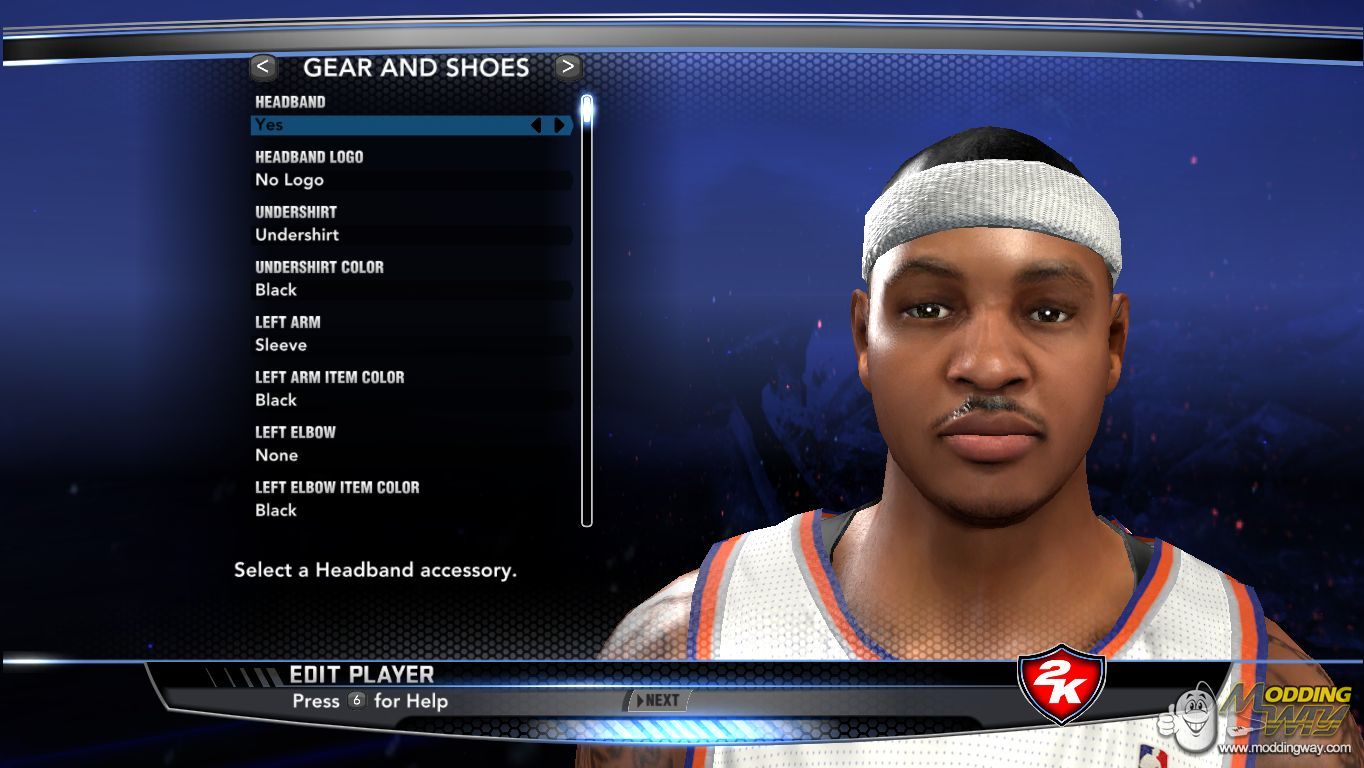
Task: Go to the previous category with the left header arrow
Action: pos(263,67)
